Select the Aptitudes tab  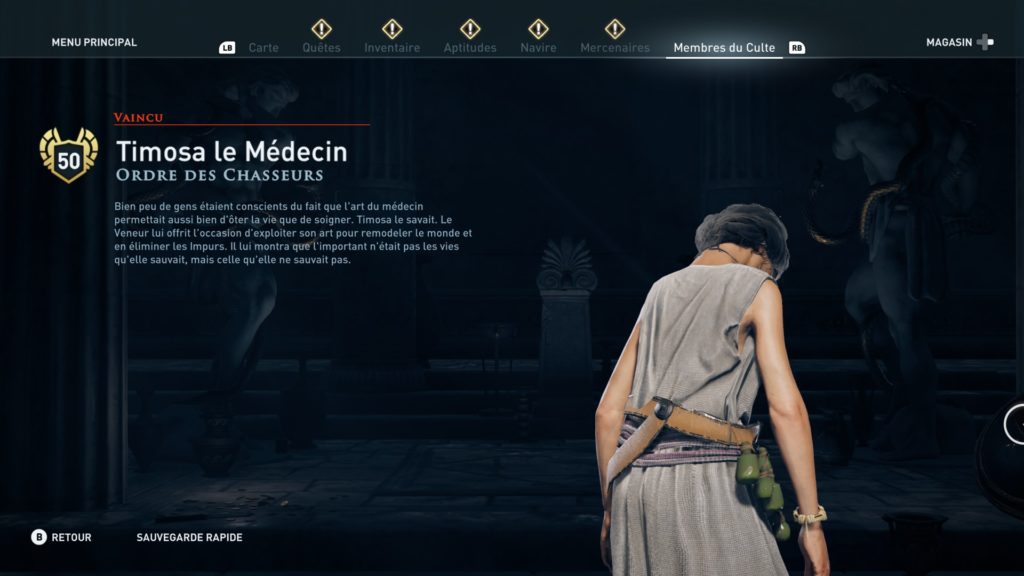click(x=470, y=48)
